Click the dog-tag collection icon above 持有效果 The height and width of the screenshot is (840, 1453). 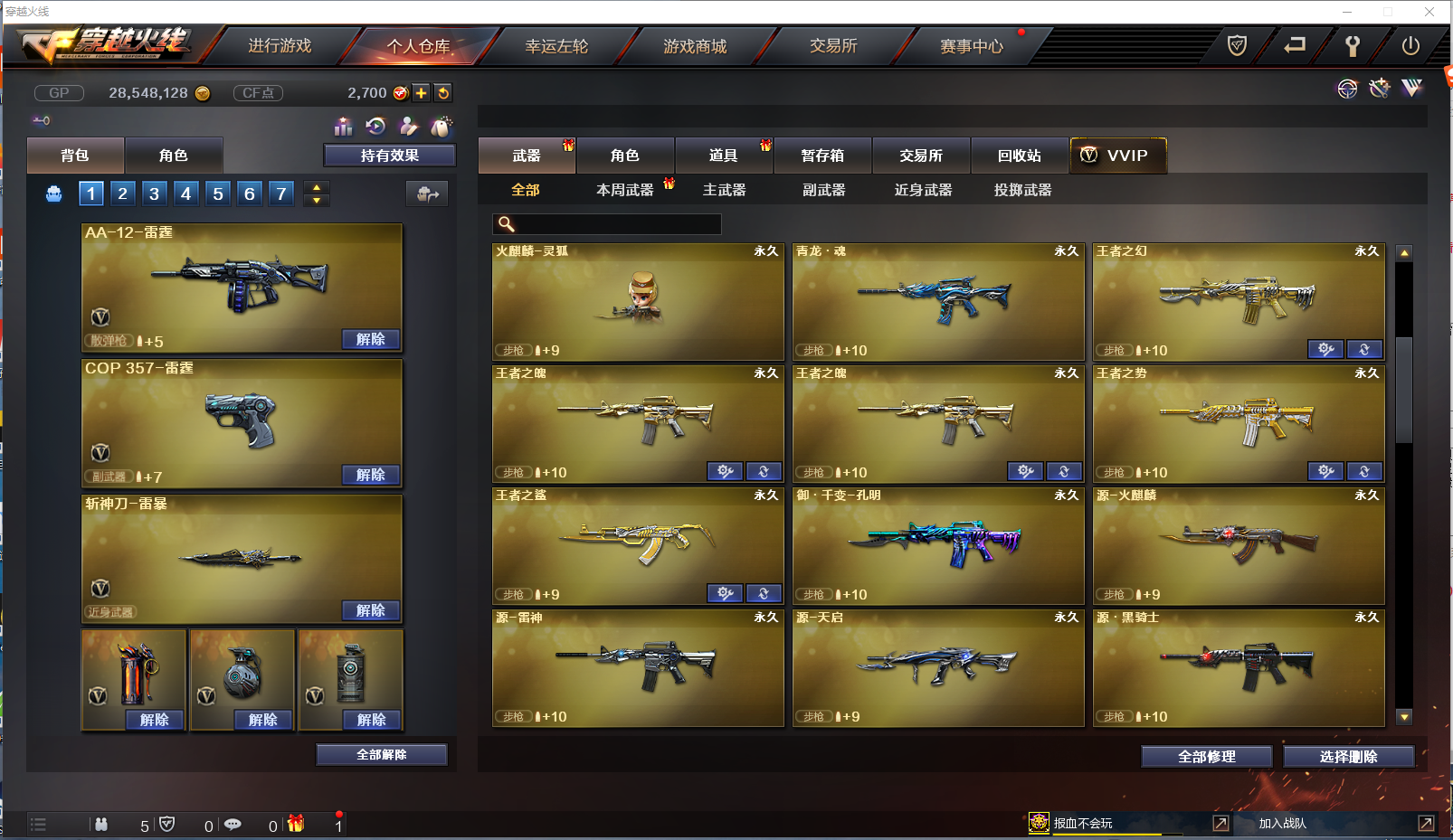click(442, 127)
